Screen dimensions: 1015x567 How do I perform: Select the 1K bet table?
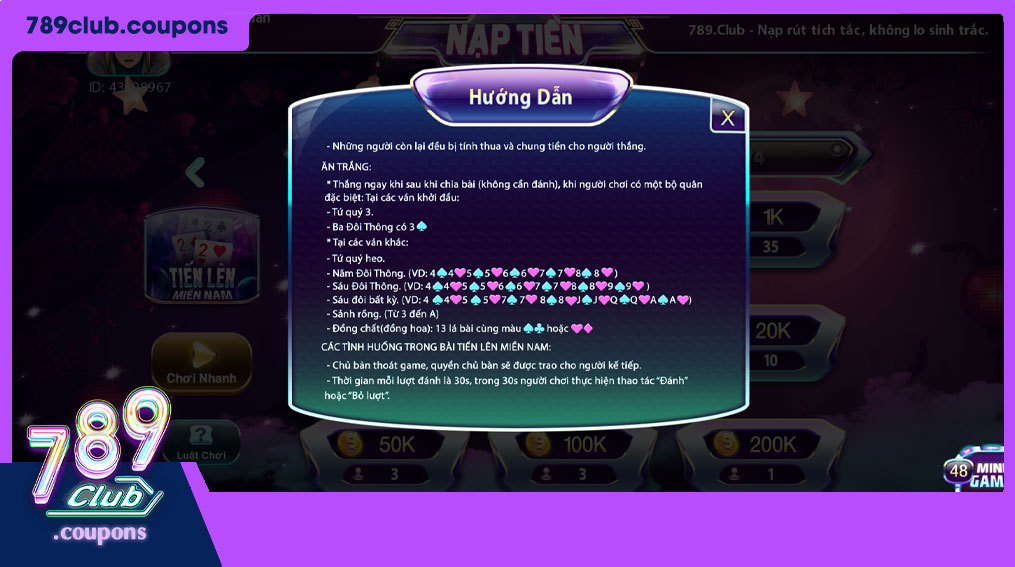(x=772, y=228)
